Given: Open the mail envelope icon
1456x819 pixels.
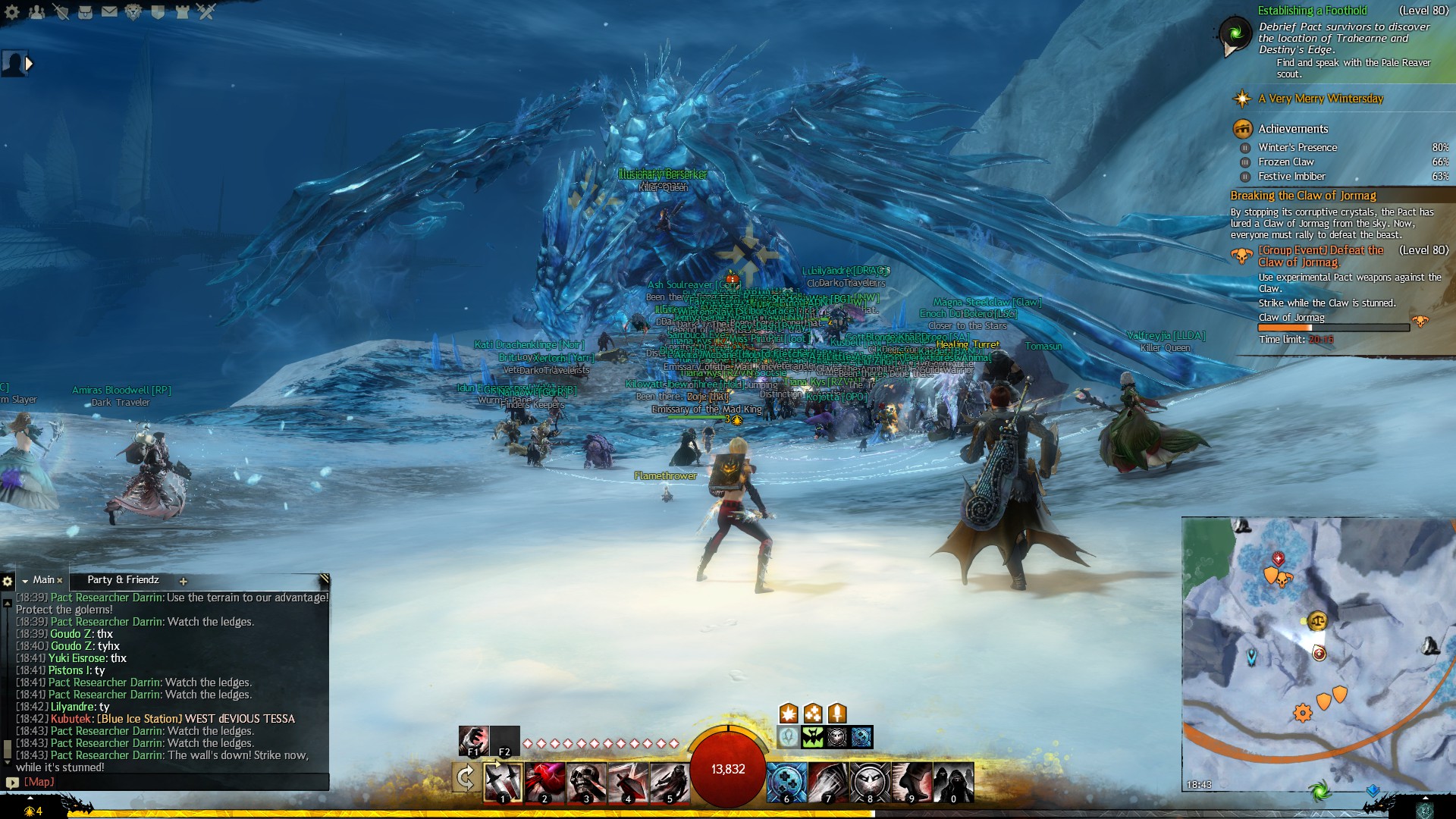Looking at the screenshot, I should [109, 12].
